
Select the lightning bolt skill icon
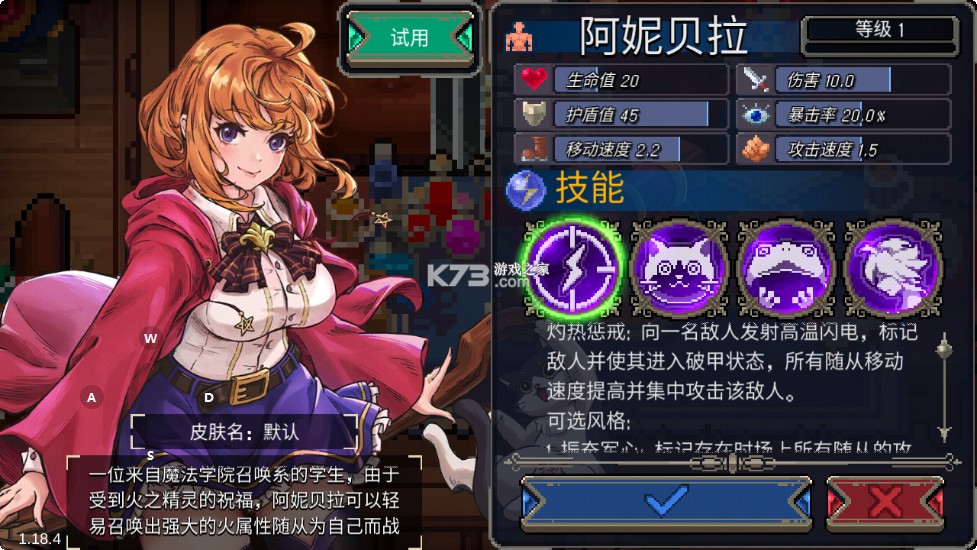pyautogui.click(x=574, y=267)
